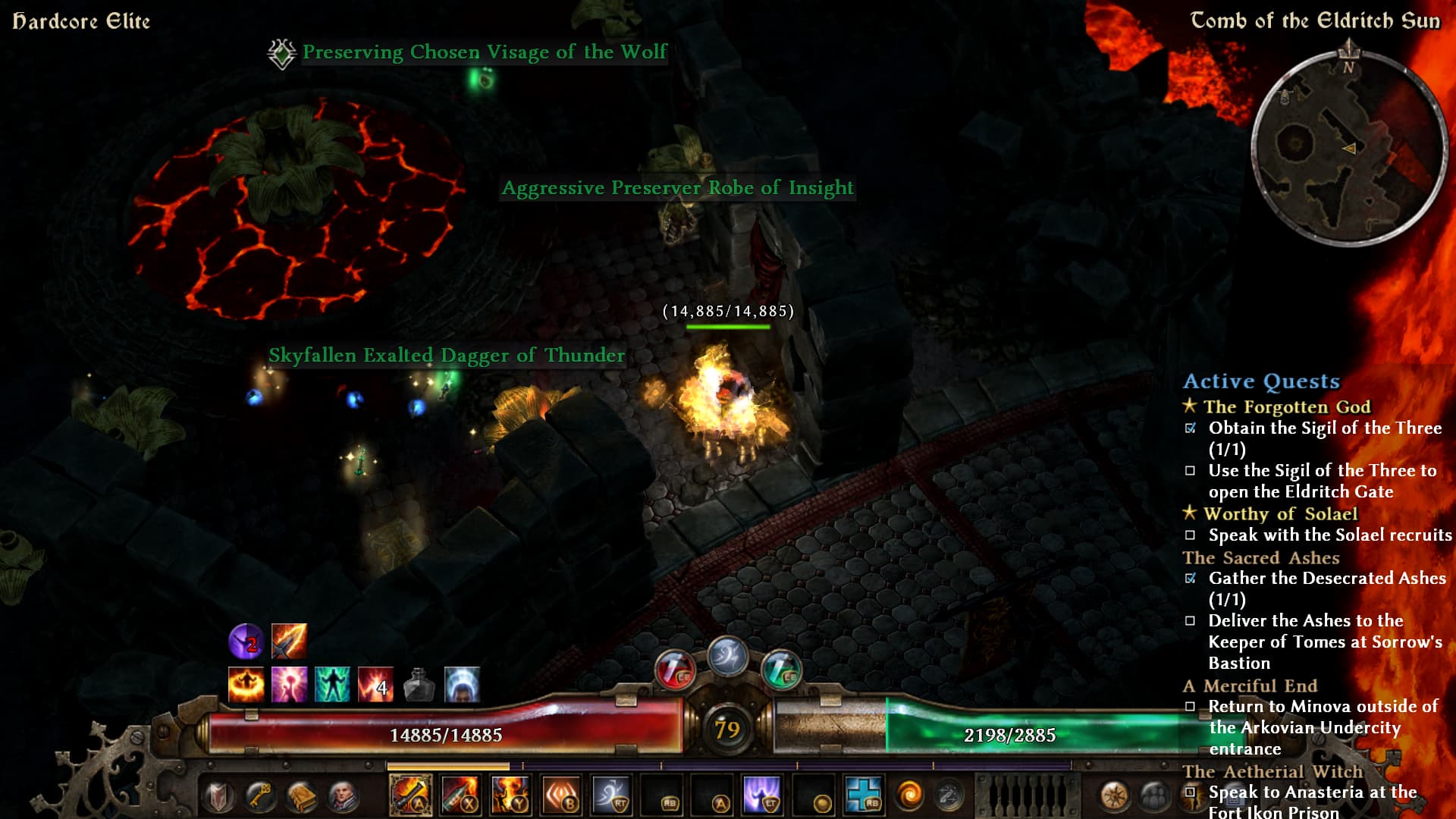The image size is (1456, 819).
Task: Open the golden book journal
Action: click(x=302, y=796)
